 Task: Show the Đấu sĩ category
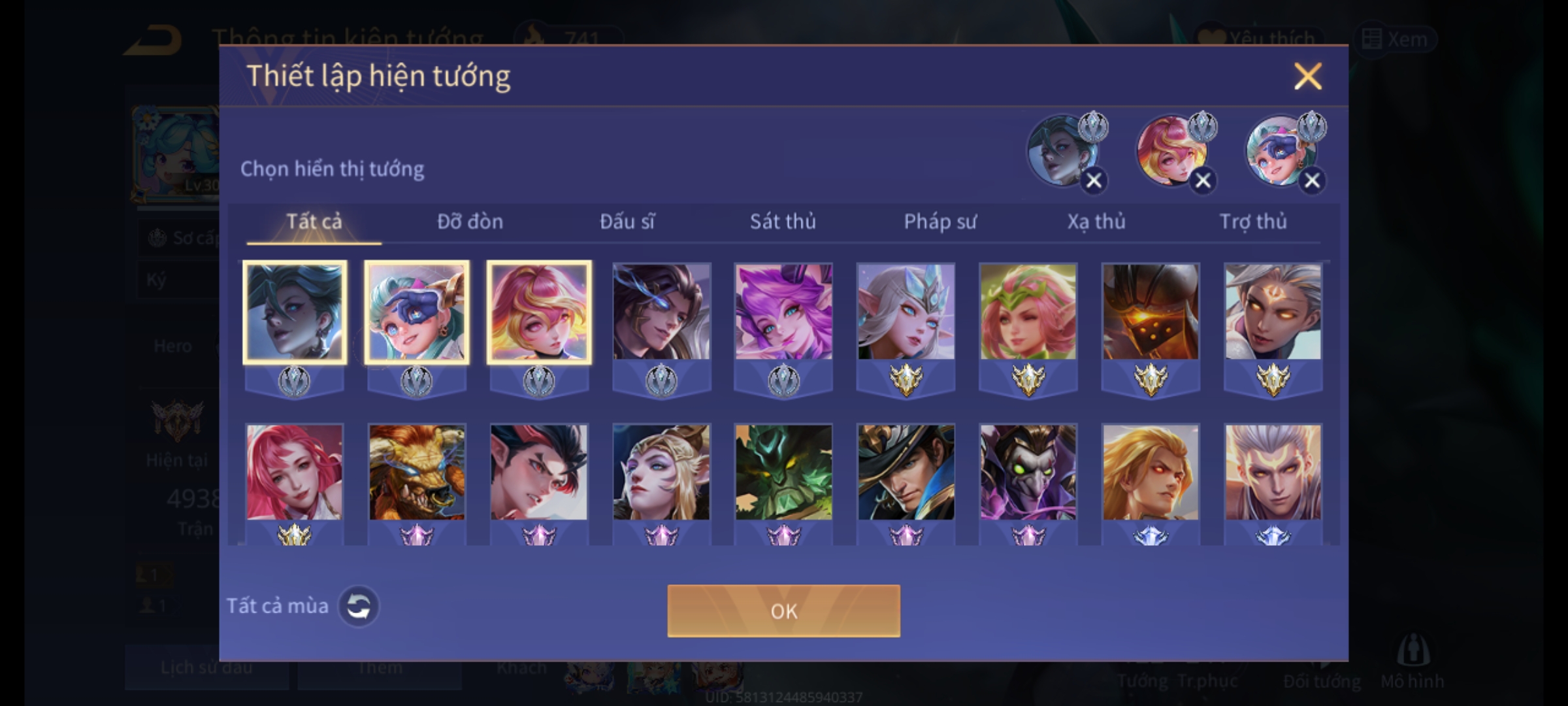point(627,222)
